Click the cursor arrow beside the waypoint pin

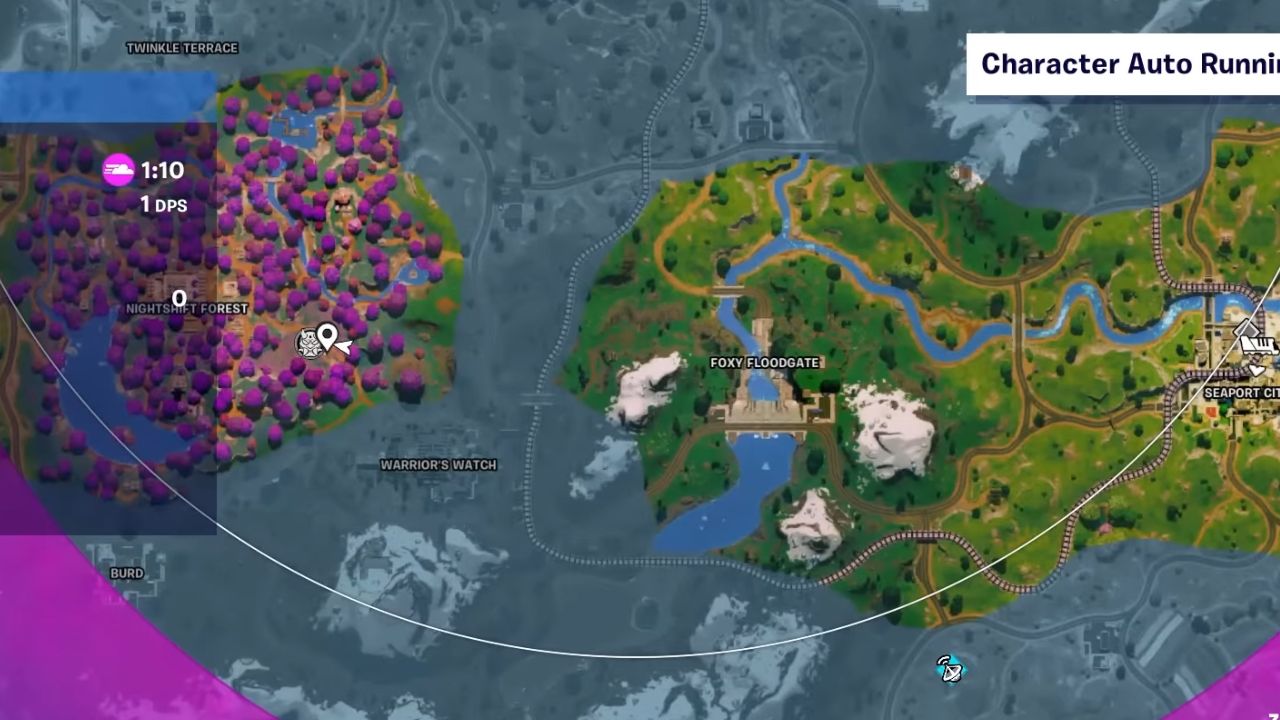click(x=344, y=346)
